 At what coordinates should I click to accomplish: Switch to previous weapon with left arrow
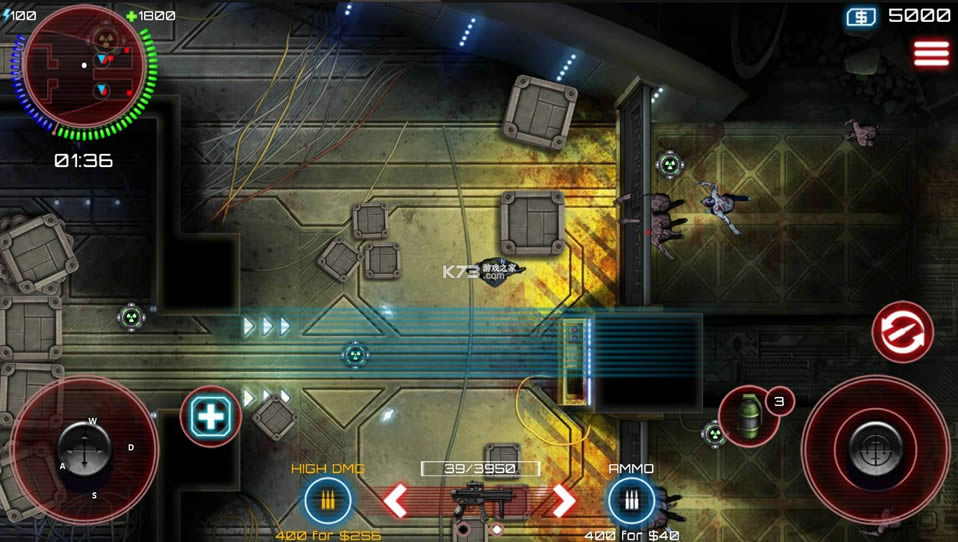tap(396, 500)
